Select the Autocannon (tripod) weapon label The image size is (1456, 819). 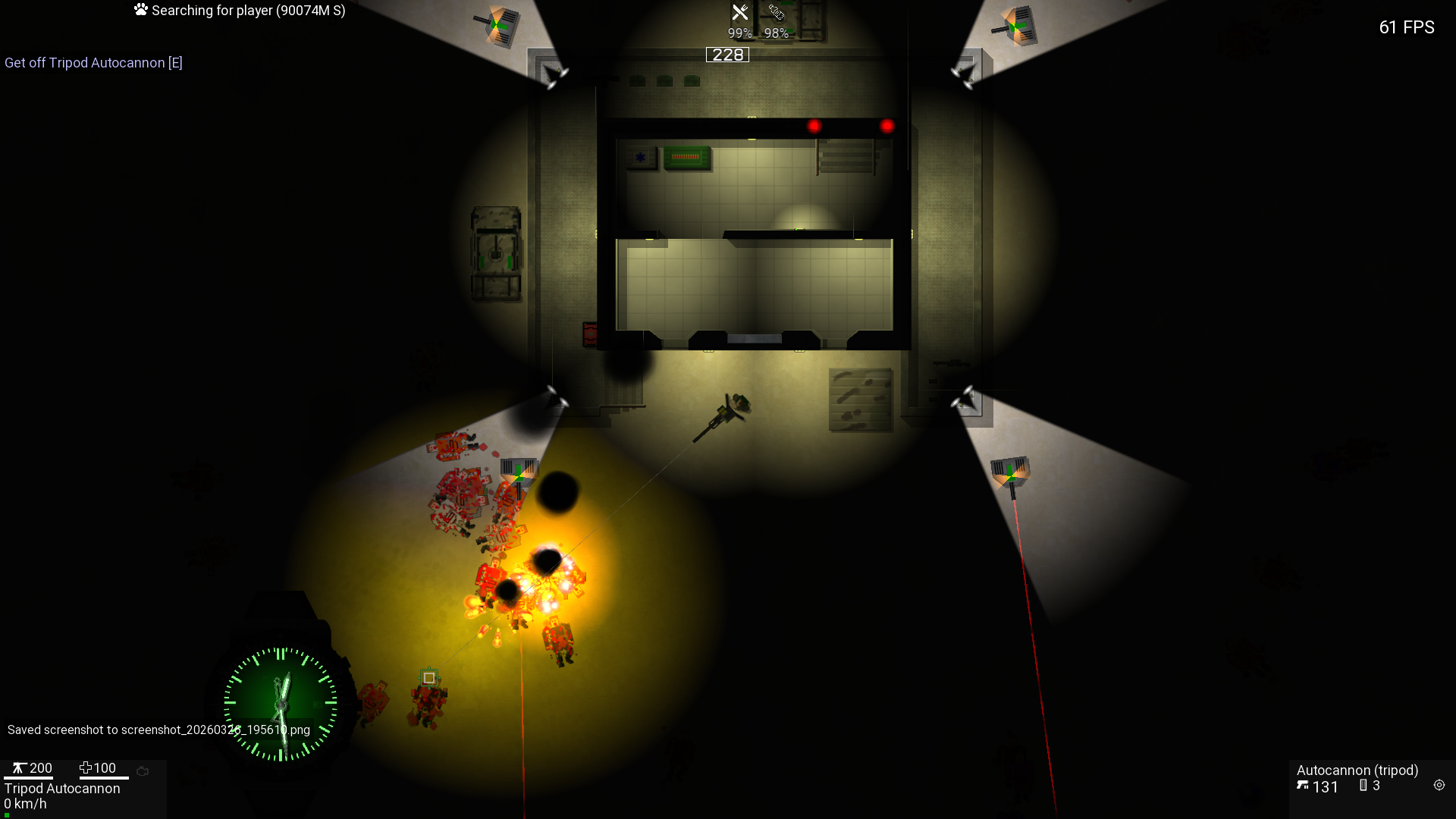[1357, 770]
